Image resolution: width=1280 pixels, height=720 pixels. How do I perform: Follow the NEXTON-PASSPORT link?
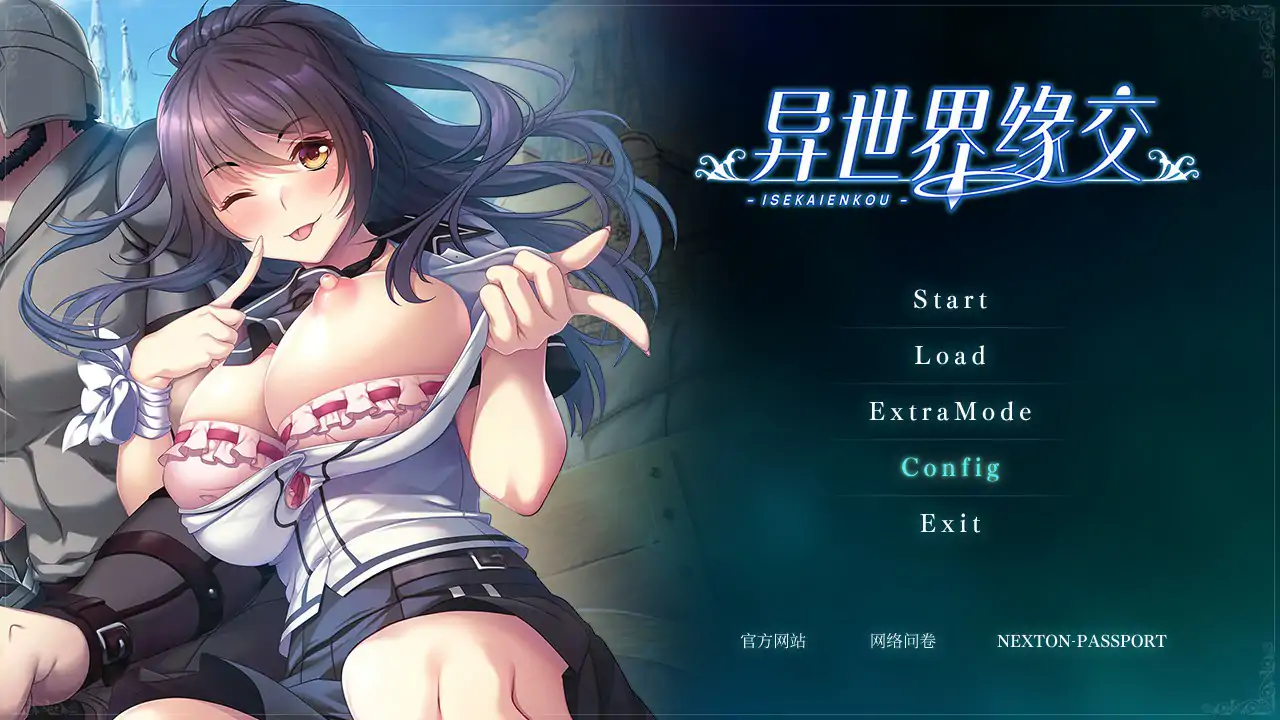point(1081,641)
